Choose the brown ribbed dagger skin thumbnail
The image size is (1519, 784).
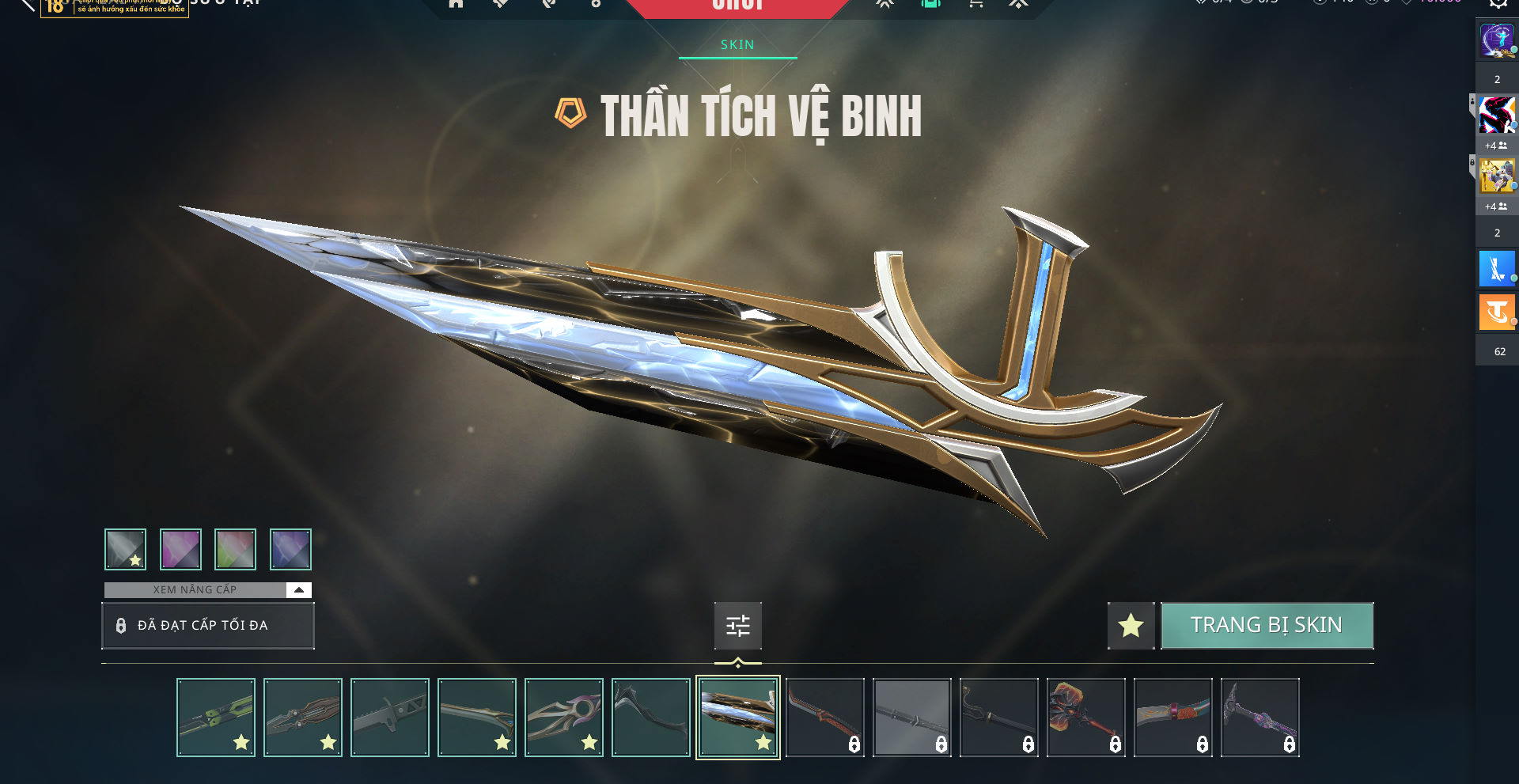[x=303, y=718]
